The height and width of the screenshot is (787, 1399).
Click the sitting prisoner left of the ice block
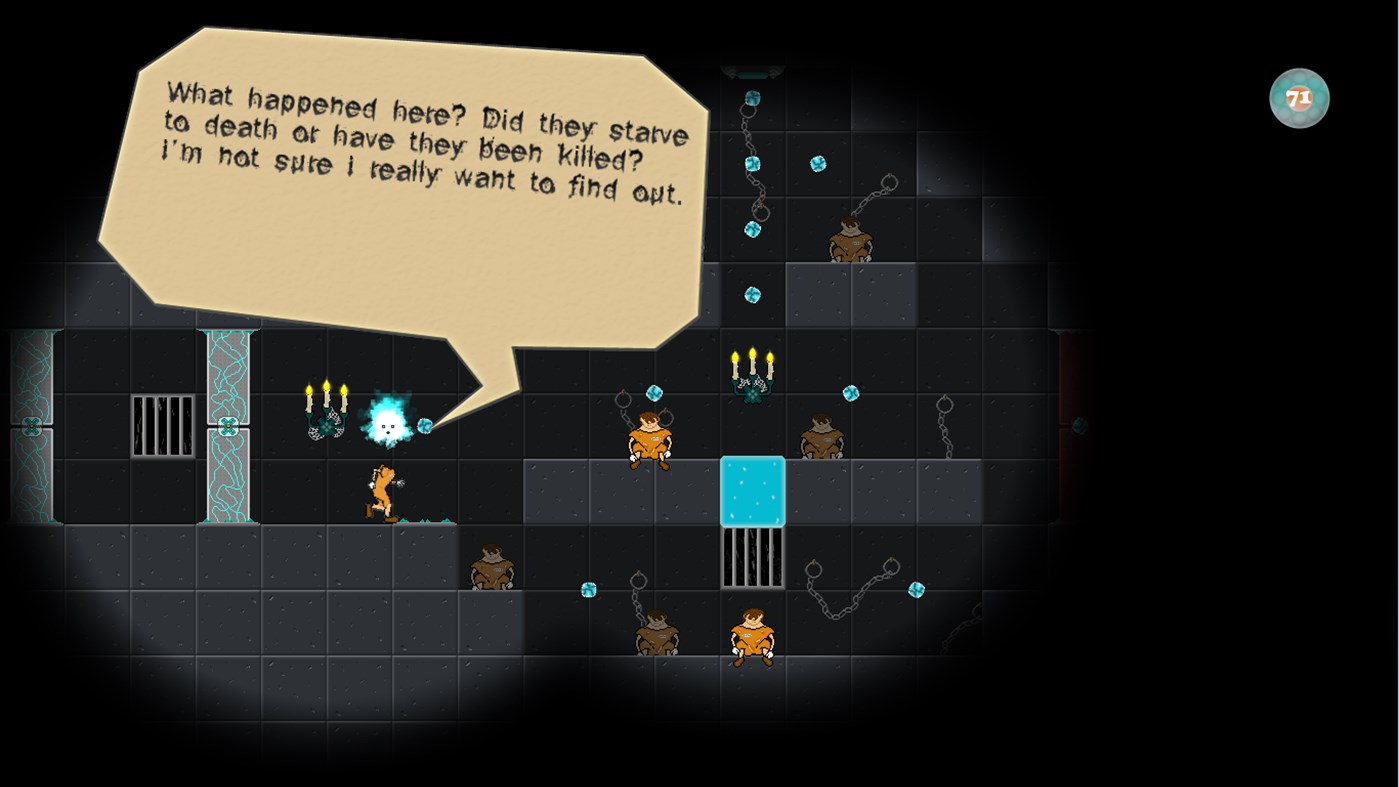point(650,442)
